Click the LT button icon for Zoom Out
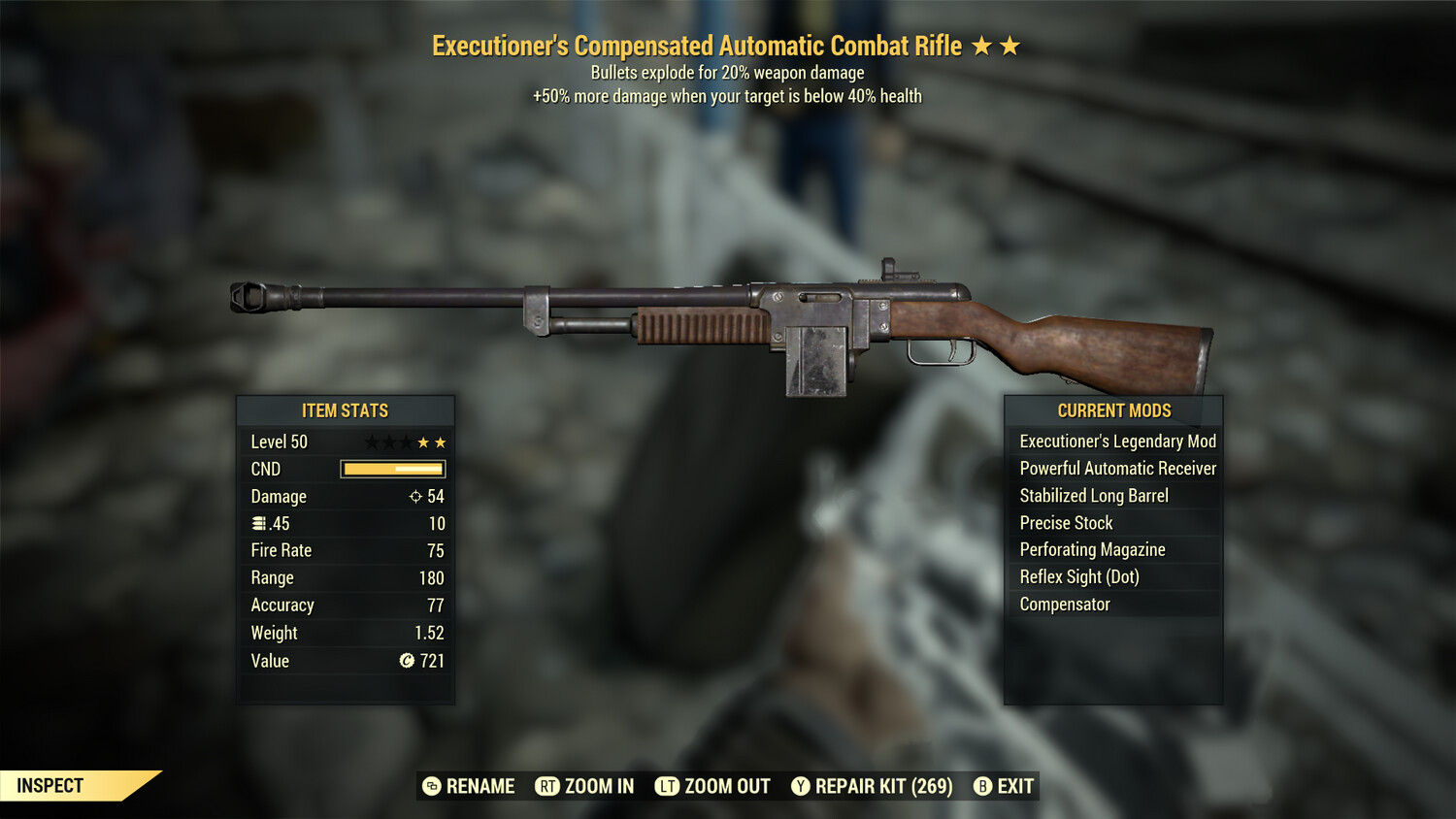Screen dimensions: 1456x819 [x=667, y=787]
